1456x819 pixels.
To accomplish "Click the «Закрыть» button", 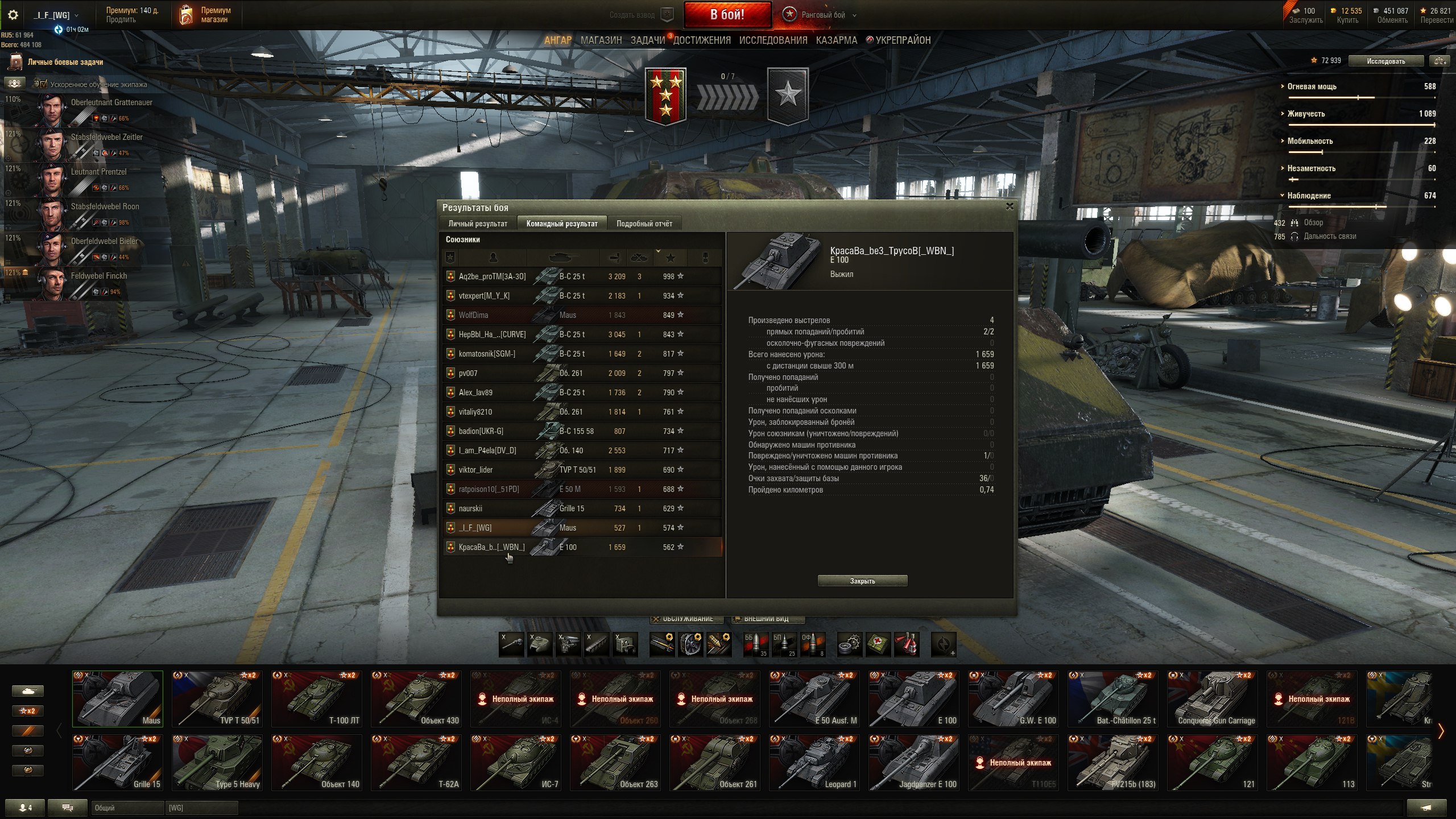I will (x=862, y=581).
